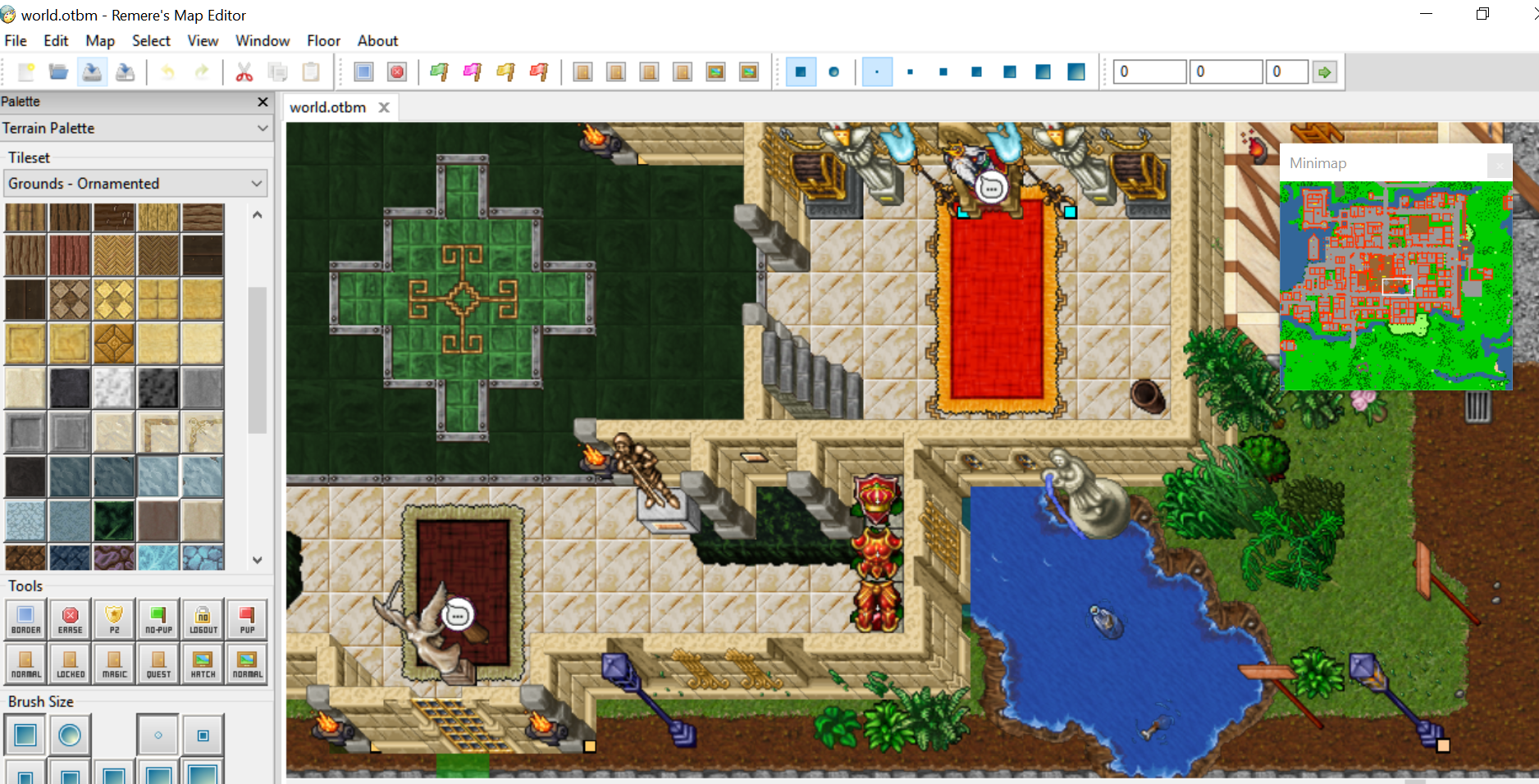Choose the Quest door brush
Viewport: 1539px width, 784px height.
coord(158,663)
